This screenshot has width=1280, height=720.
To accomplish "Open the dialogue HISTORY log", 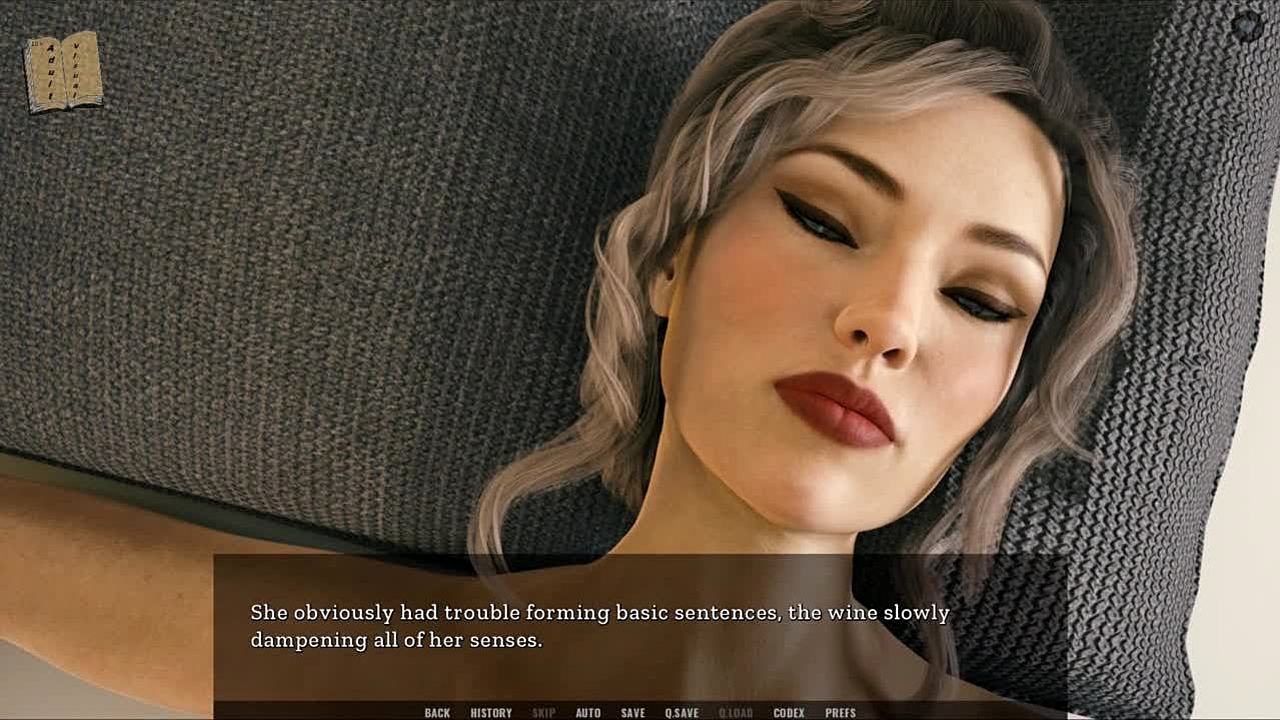I will (491, 713).
